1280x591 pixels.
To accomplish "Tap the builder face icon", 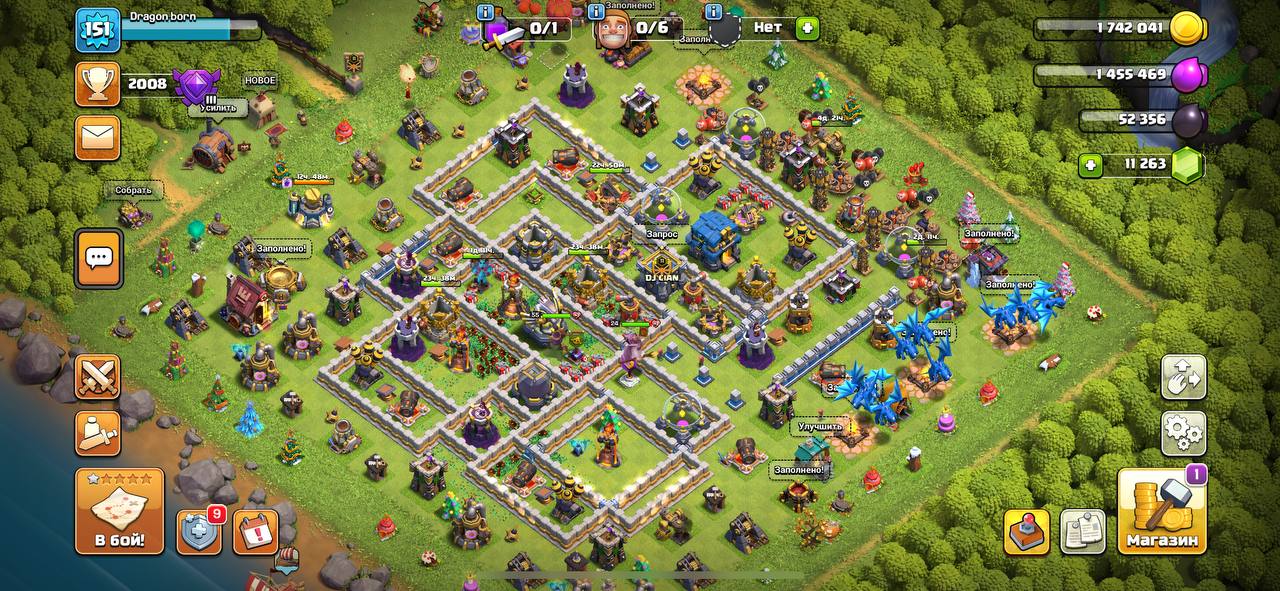I will pyautogui.click(x=612, y=30).
